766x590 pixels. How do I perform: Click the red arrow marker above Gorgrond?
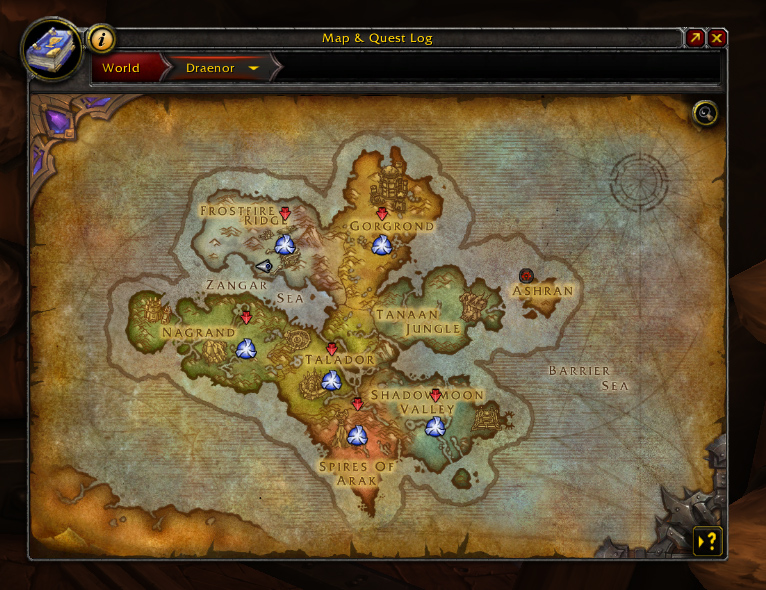pos(381,214)
